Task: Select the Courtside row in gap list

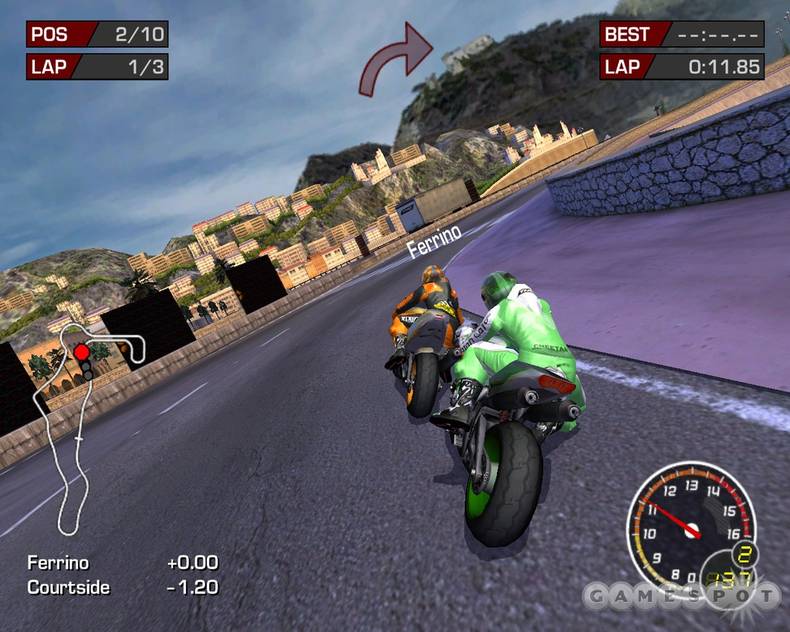Action: (x=122, y=587)
